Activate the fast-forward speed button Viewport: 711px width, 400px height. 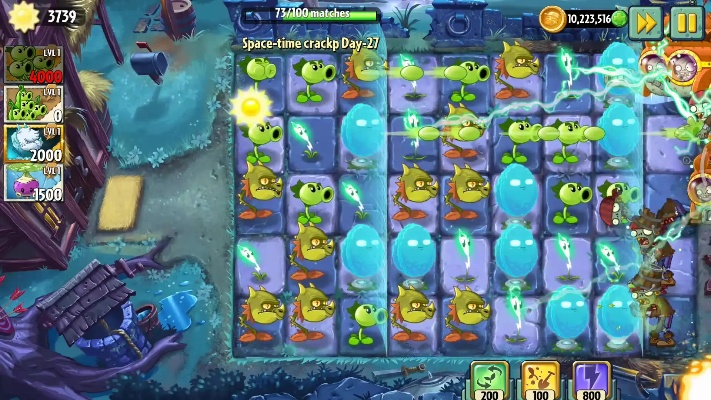(x=645, y=21)
